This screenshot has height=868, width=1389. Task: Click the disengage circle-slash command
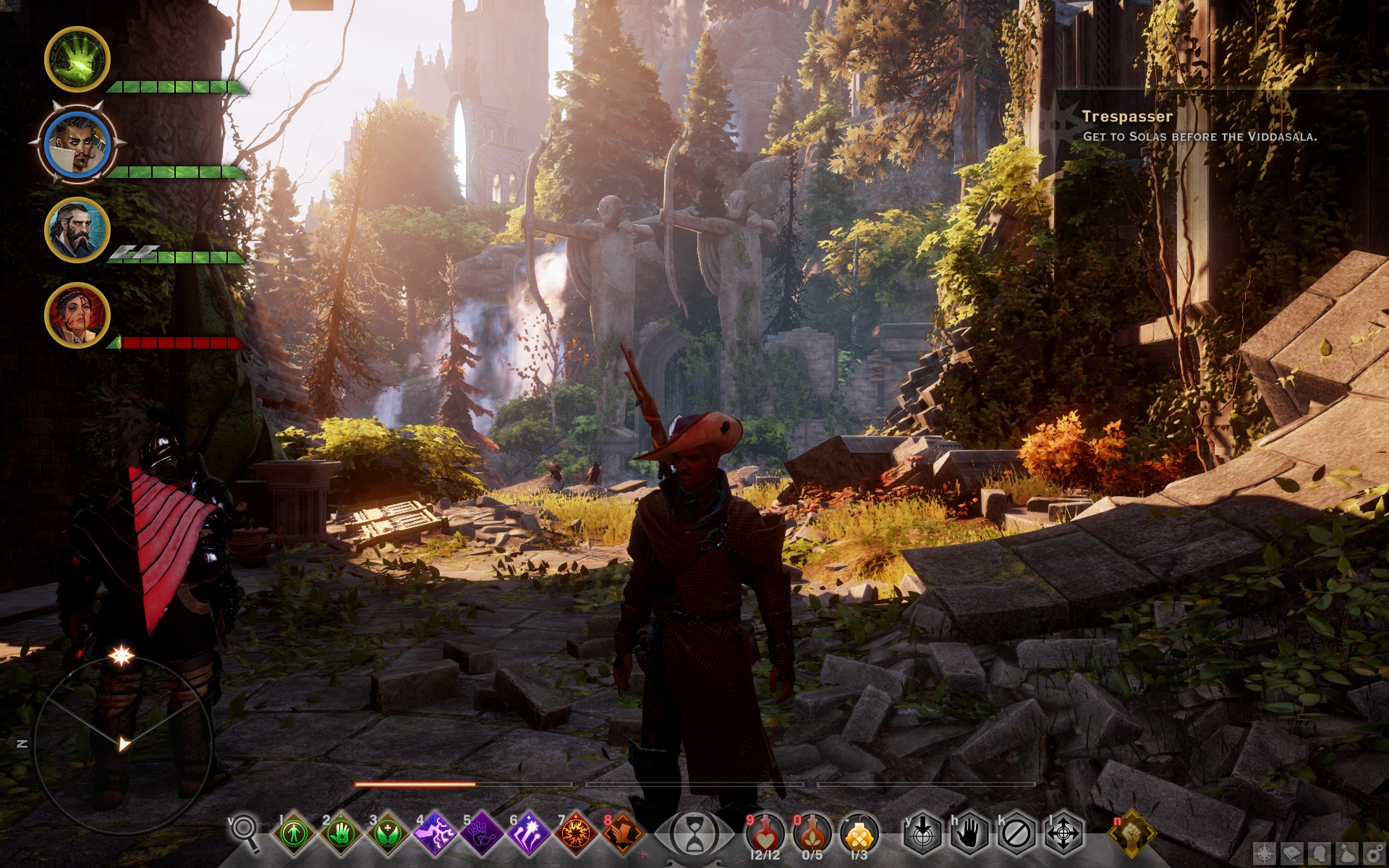point(1016,834)
